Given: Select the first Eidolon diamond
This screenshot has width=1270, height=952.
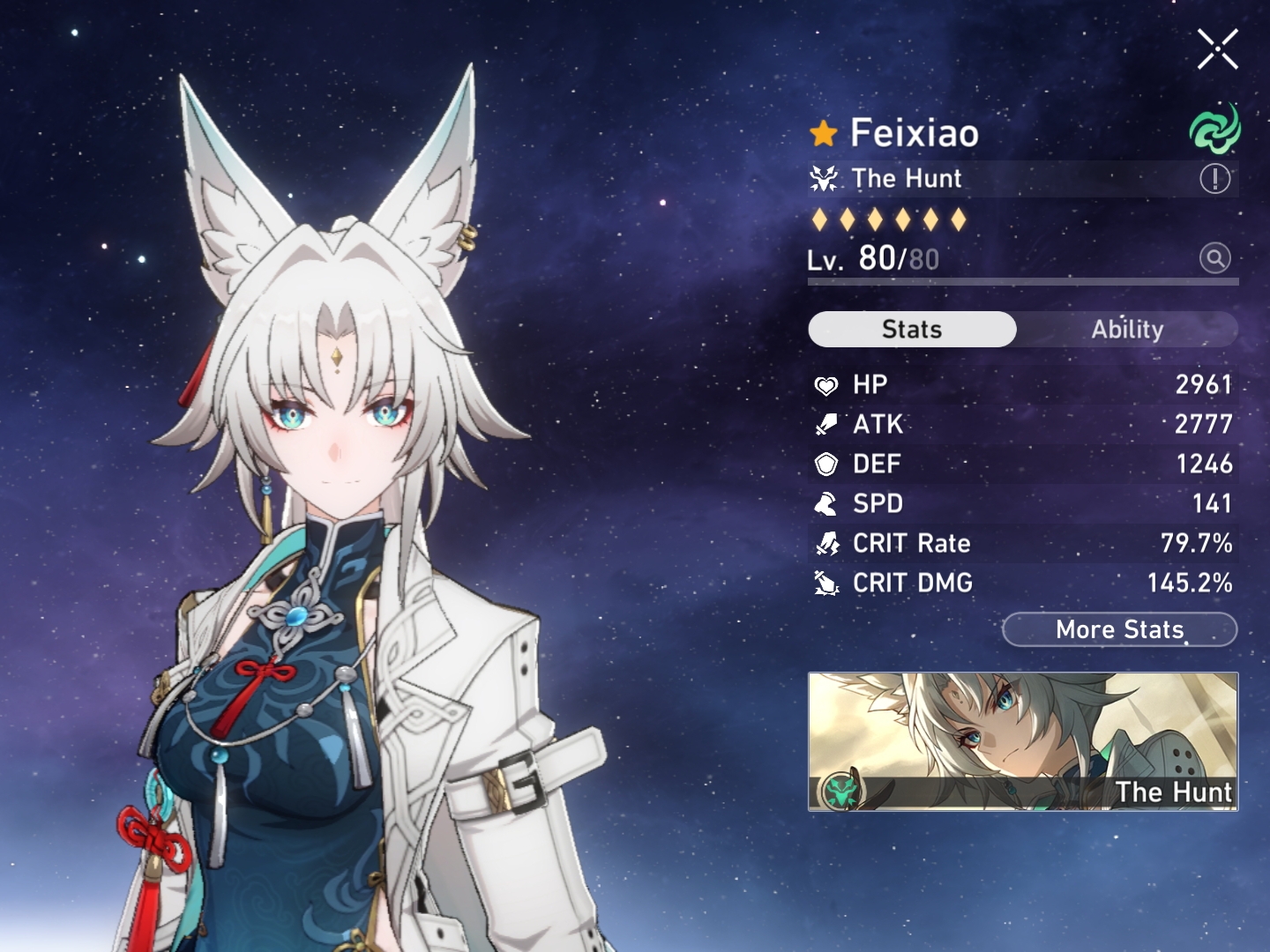Looking at the screenshot, I should coord(819,218).
